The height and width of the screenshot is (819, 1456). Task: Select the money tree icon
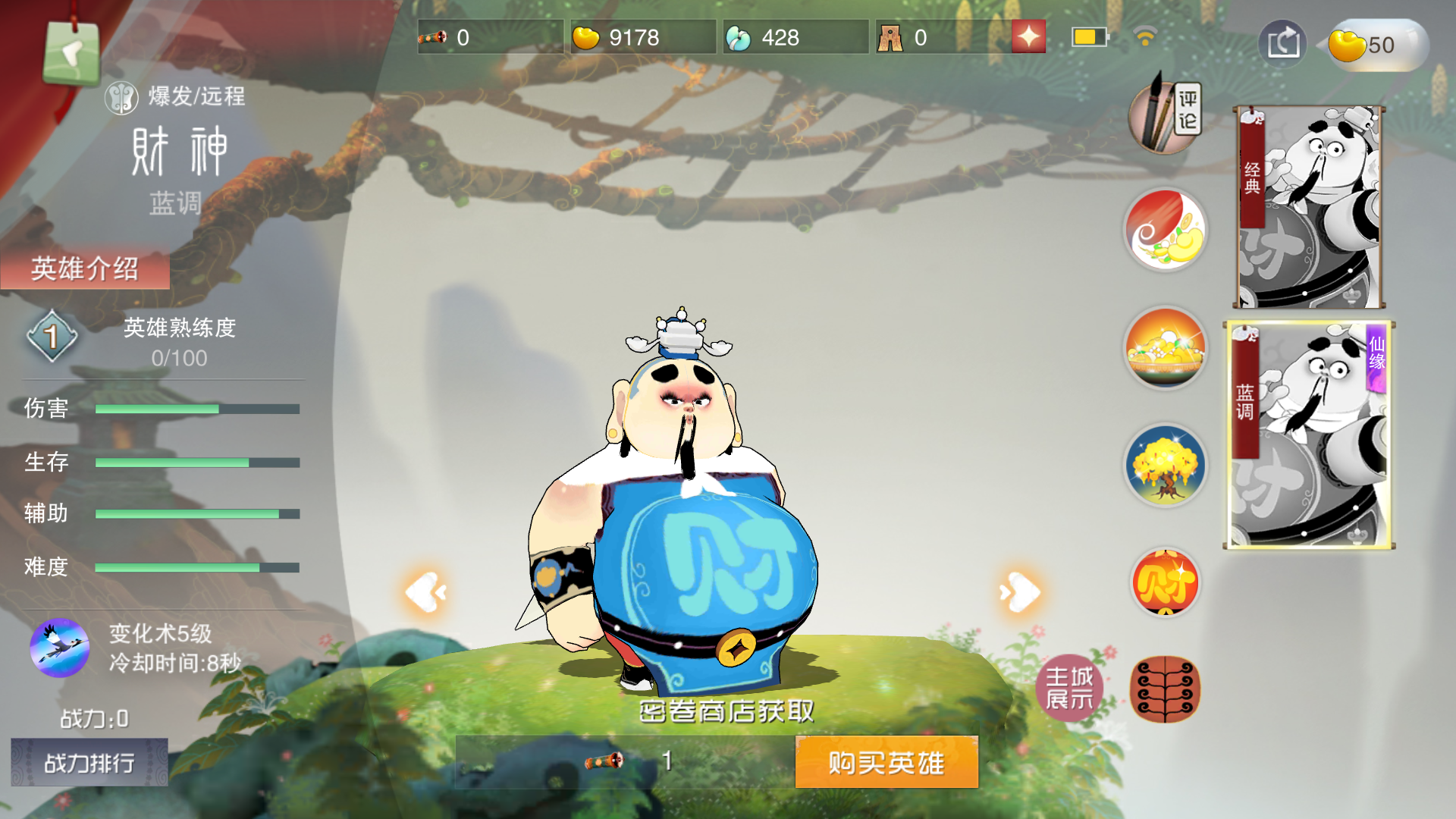1166,466
